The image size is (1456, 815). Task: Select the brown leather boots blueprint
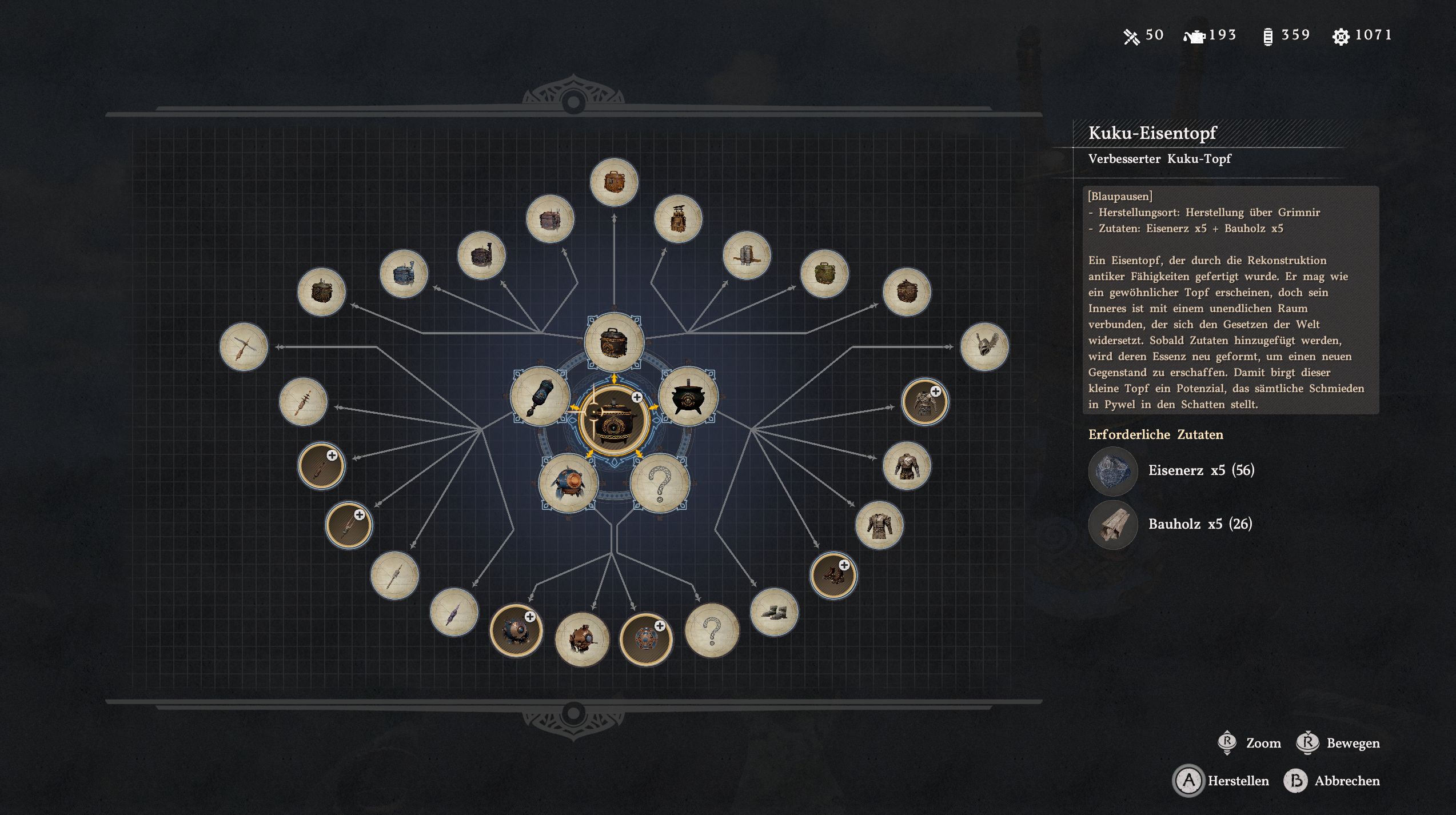click(833, 575)
